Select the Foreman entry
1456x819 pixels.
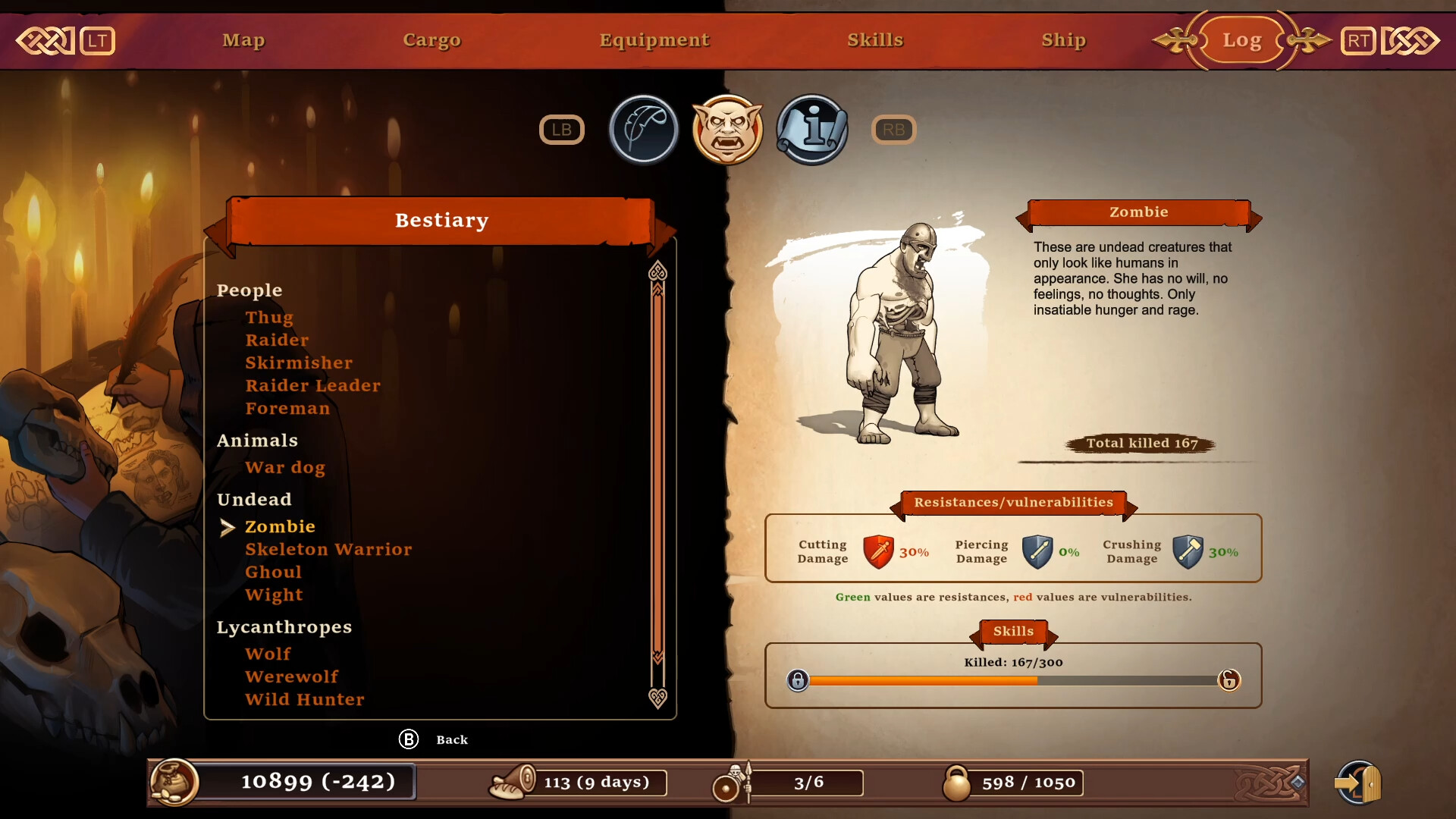click(x=287, y=409)
